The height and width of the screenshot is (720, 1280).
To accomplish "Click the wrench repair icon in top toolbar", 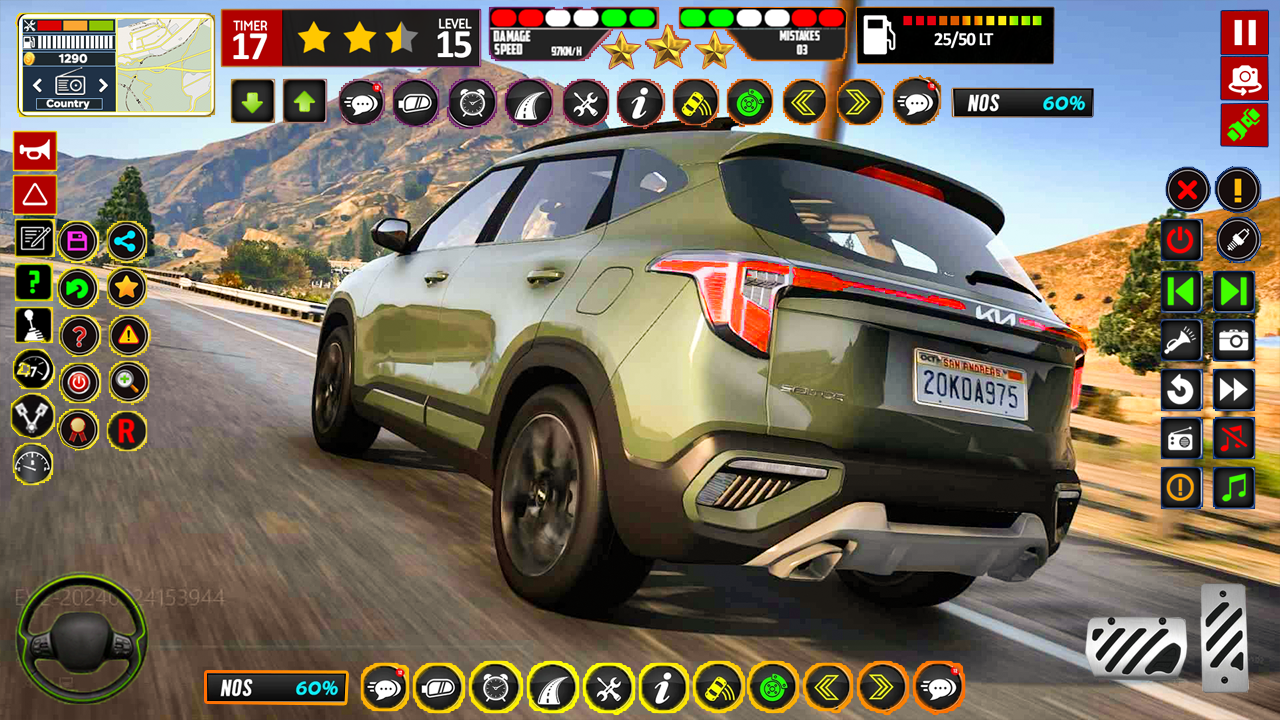I will tap(585, 102).
